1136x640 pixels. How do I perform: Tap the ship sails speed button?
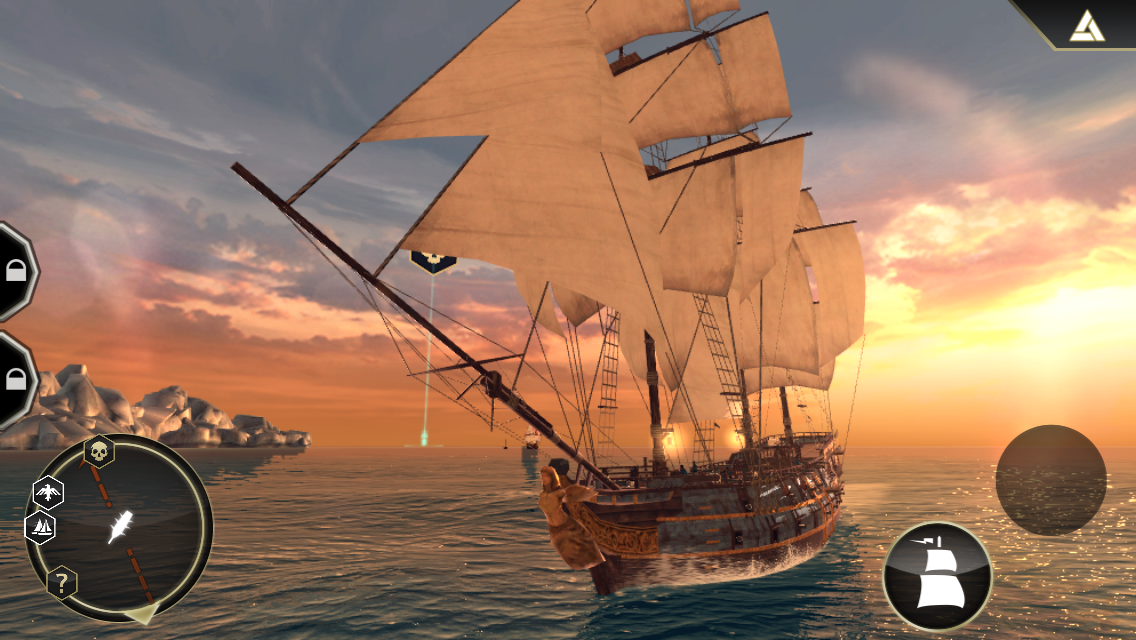pyautogui.click(x=937, y=576)
